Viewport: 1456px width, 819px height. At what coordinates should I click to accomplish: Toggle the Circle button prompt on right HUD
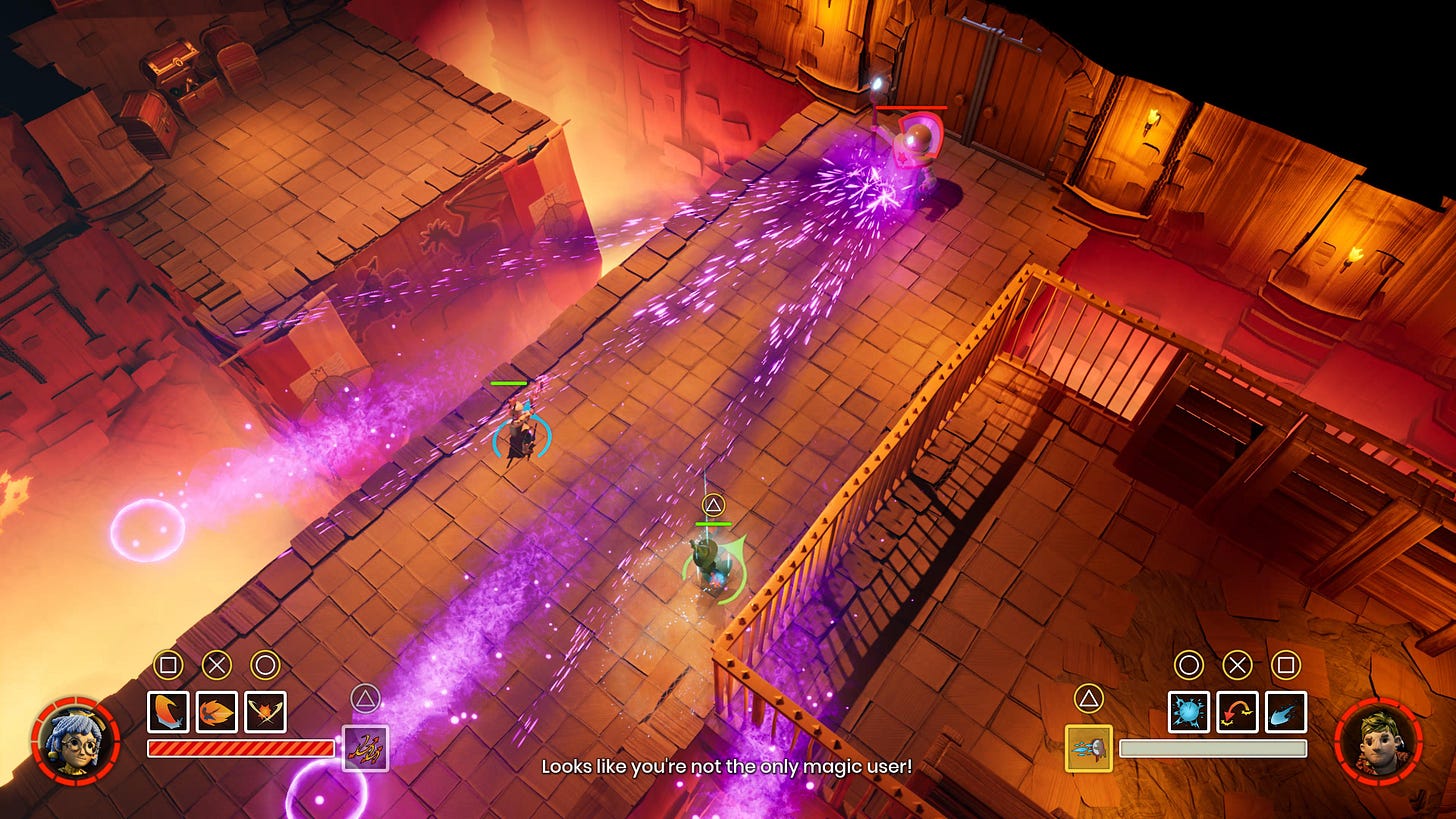(1190, 663)
